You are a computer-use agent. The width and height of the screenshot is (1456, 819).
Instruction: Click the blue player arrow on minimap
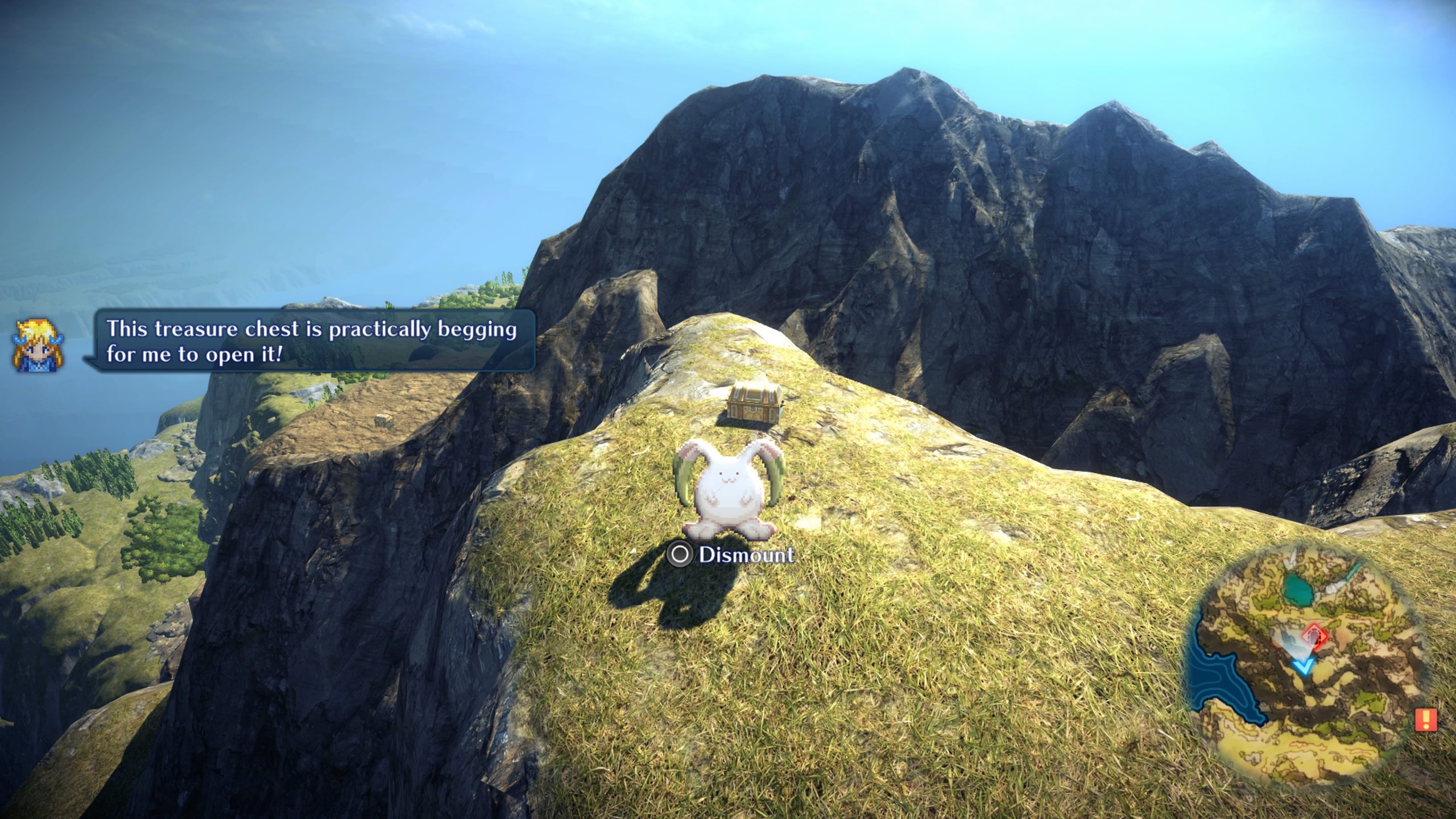1302,665
